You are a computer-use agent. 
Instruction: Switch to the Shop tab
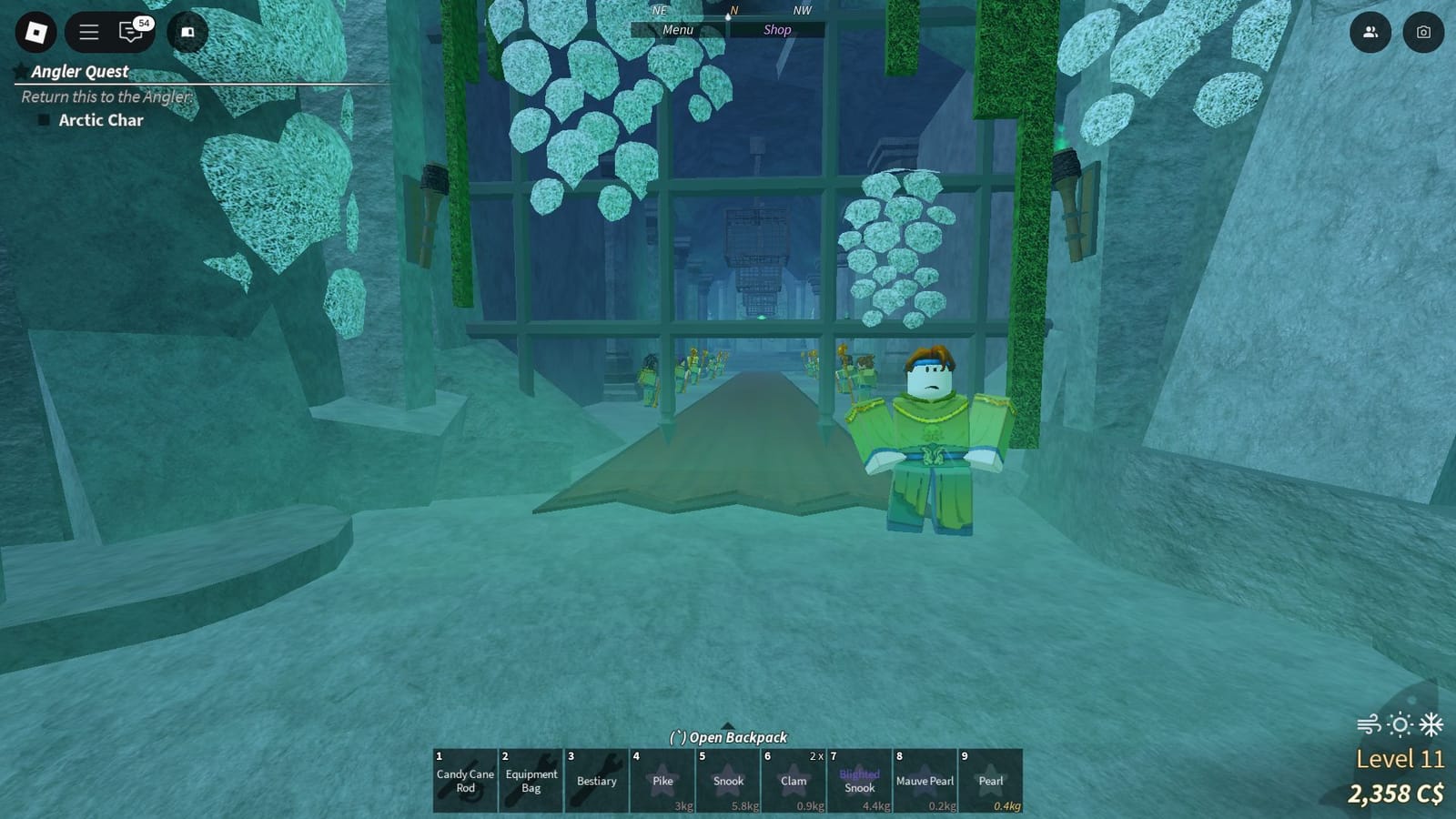(778, 29)
